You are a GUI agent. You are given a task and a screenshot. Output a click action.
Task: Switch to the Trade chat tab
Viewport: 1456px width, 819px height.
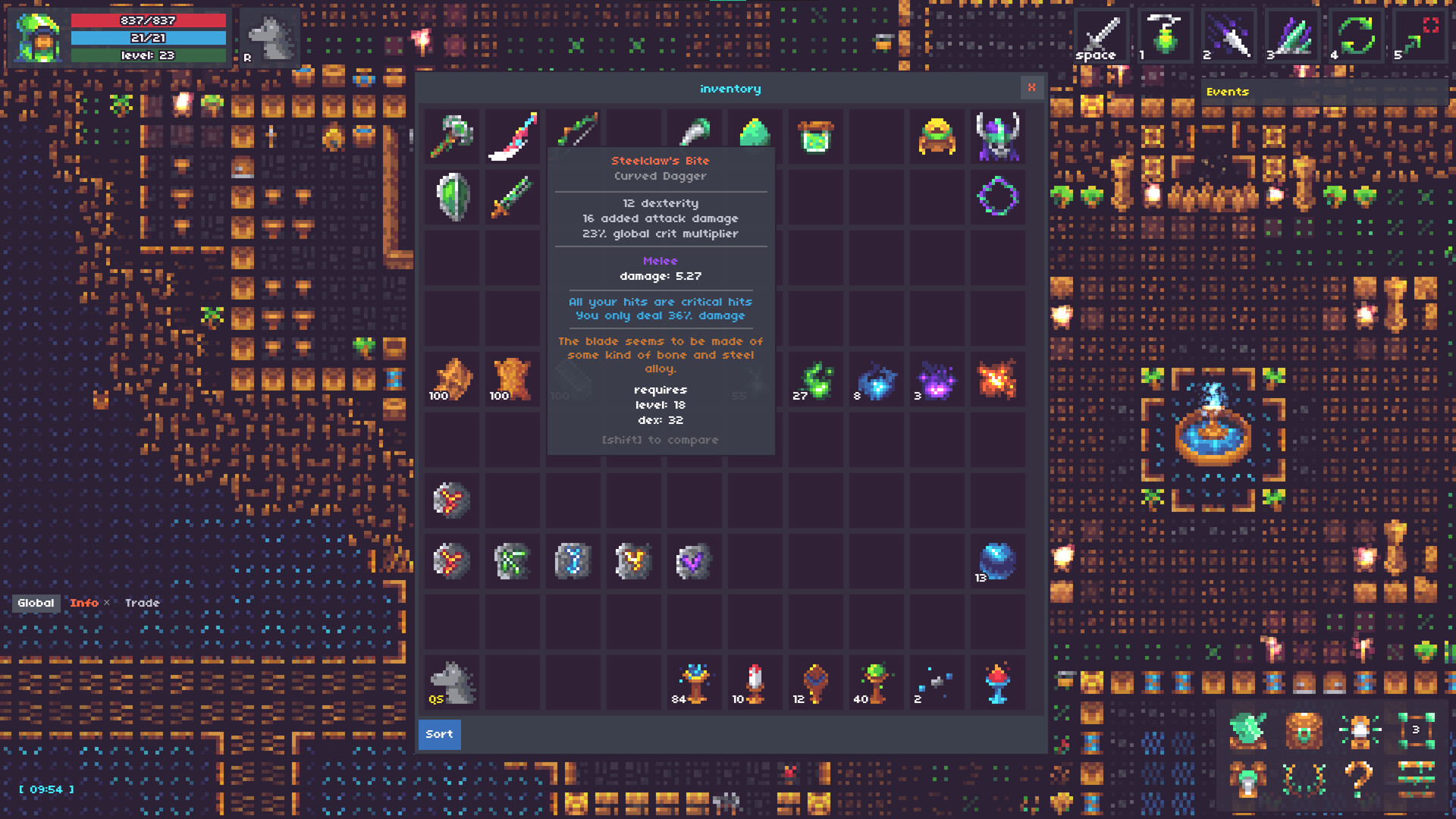click(x=143, y=603)
